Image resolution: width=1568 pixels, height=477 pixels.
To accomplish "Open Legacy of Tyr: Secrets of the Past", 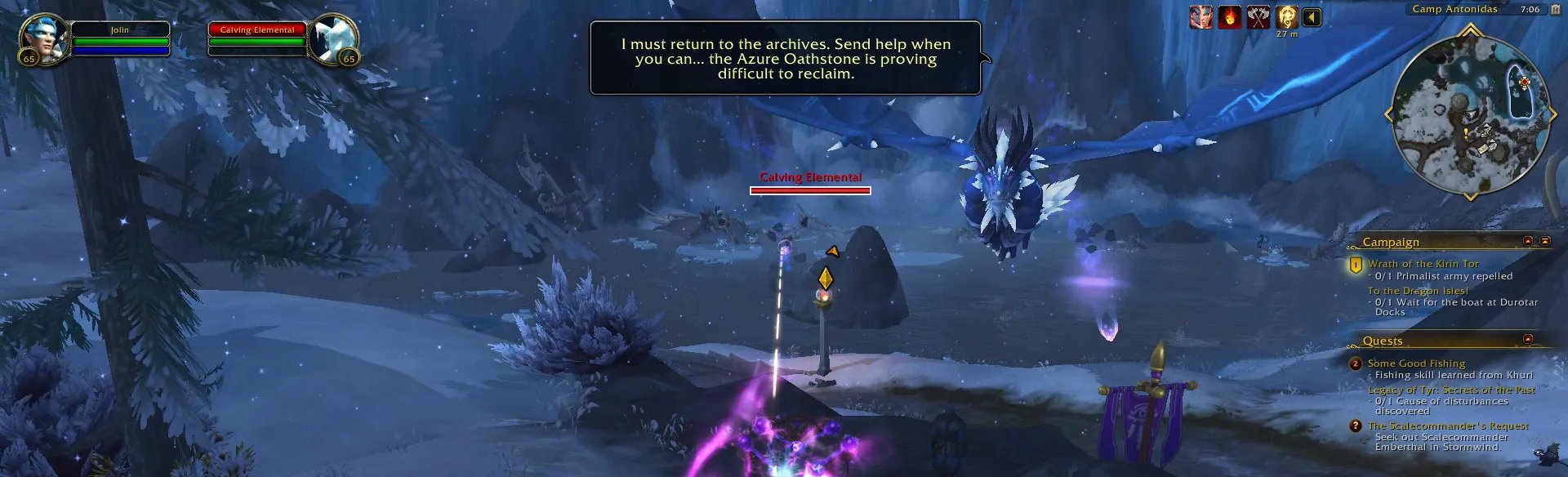I will tap(1451, 390).
